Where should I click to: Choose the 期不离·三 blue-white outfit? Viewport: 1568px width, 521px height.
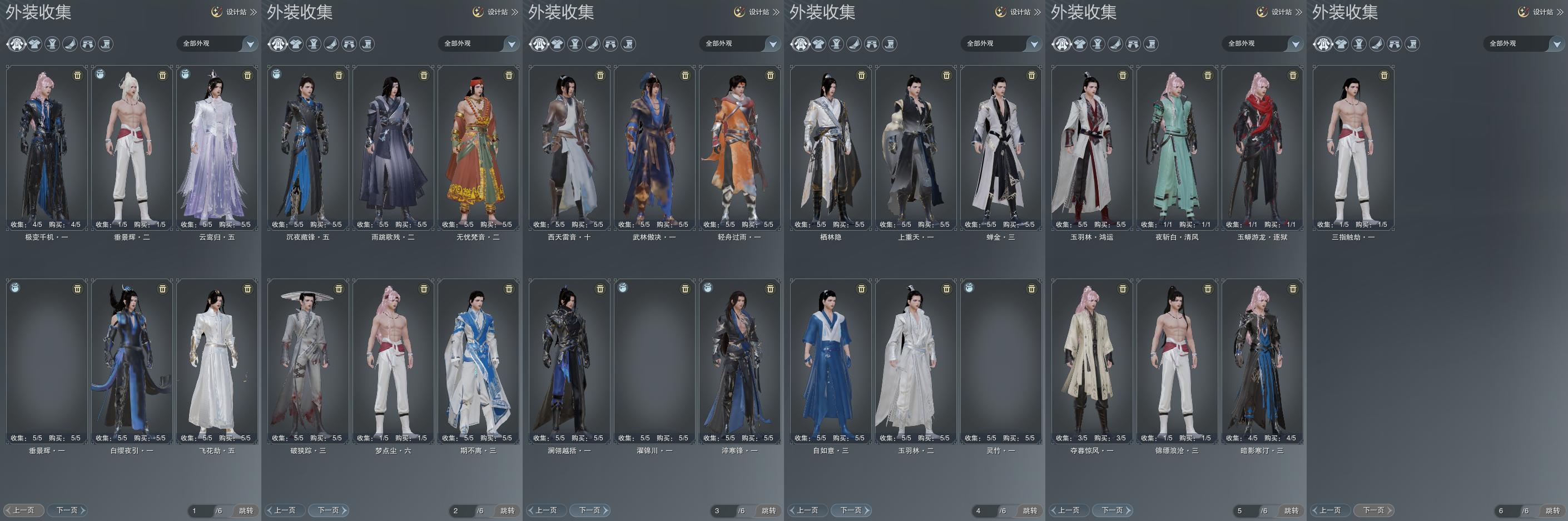(x=478, y=360)
